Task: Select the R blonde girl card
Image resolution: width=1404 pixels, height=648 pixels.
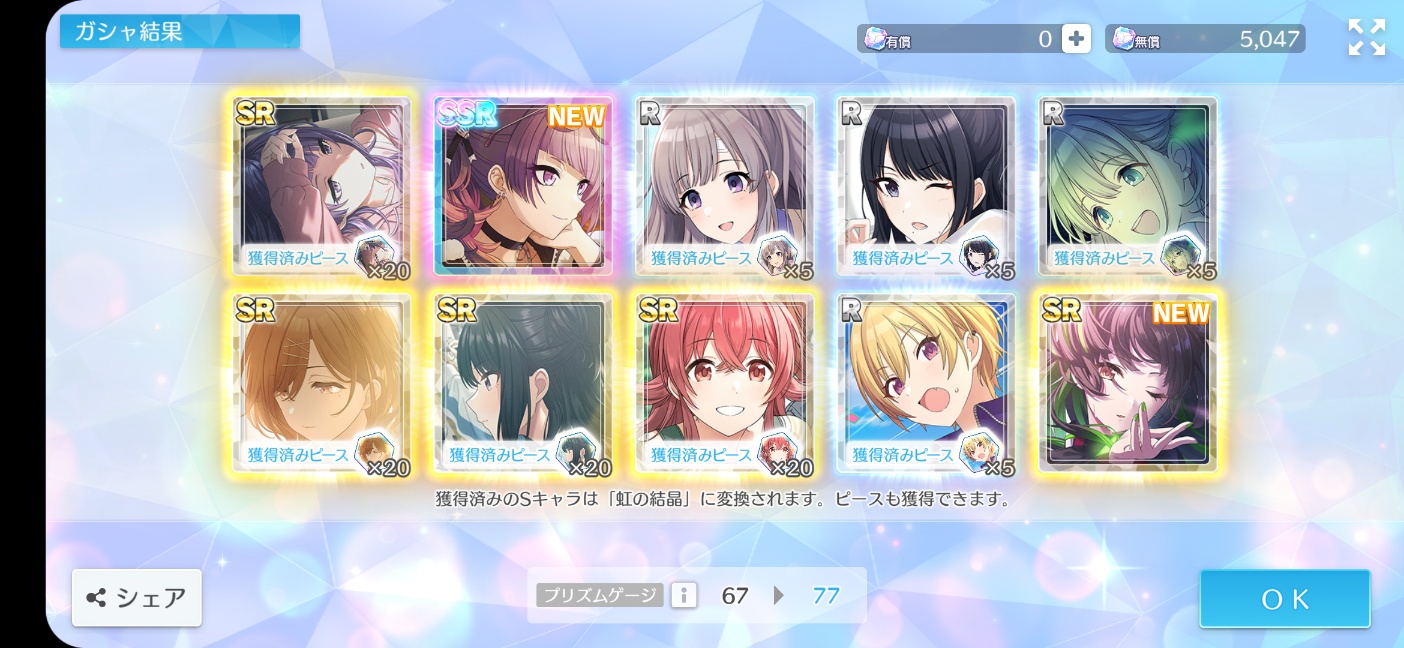Action: pos(926,383)
